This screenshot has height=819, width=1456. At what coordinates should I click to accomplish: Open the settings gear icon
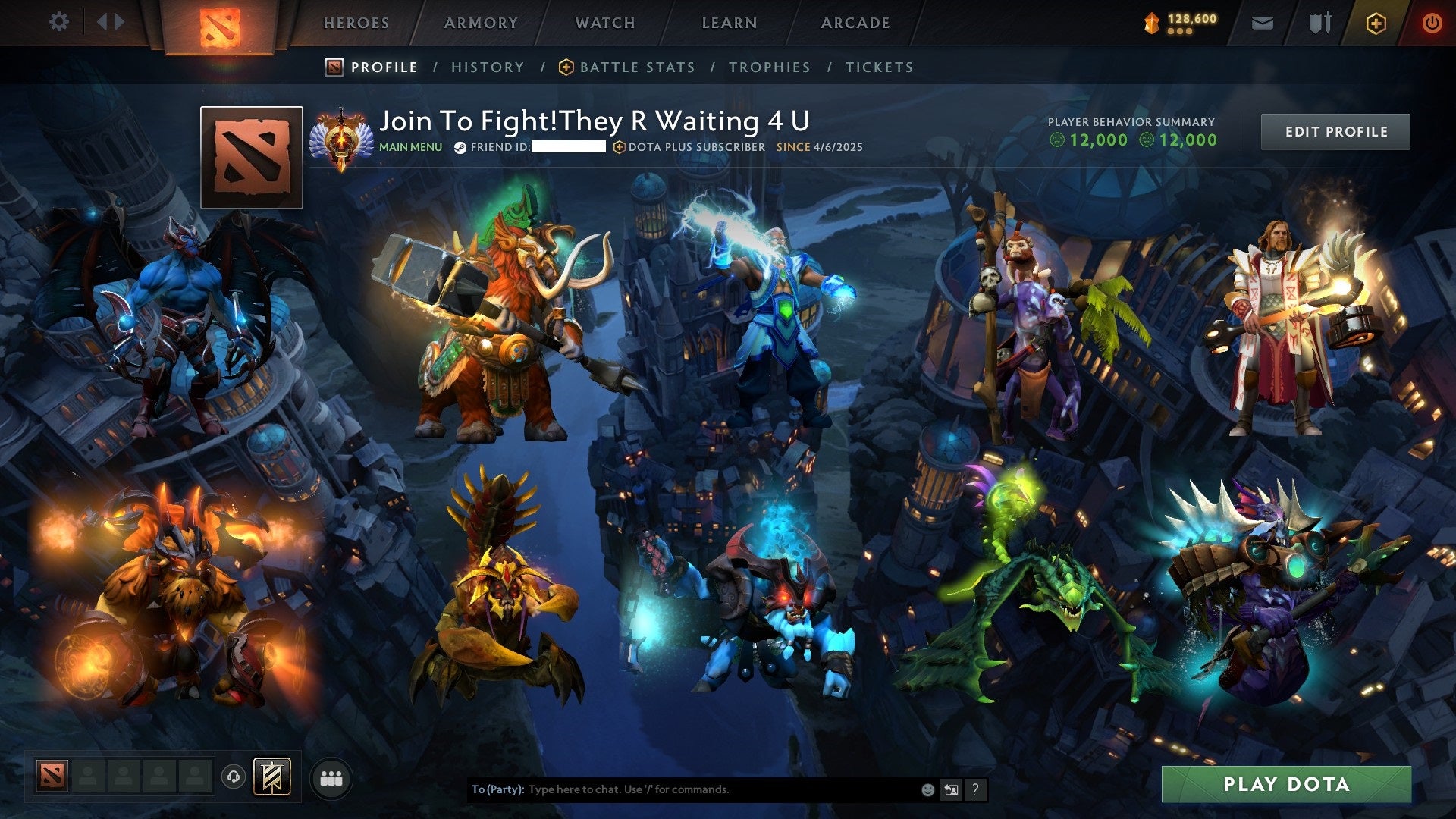click(x=59, y=21)
